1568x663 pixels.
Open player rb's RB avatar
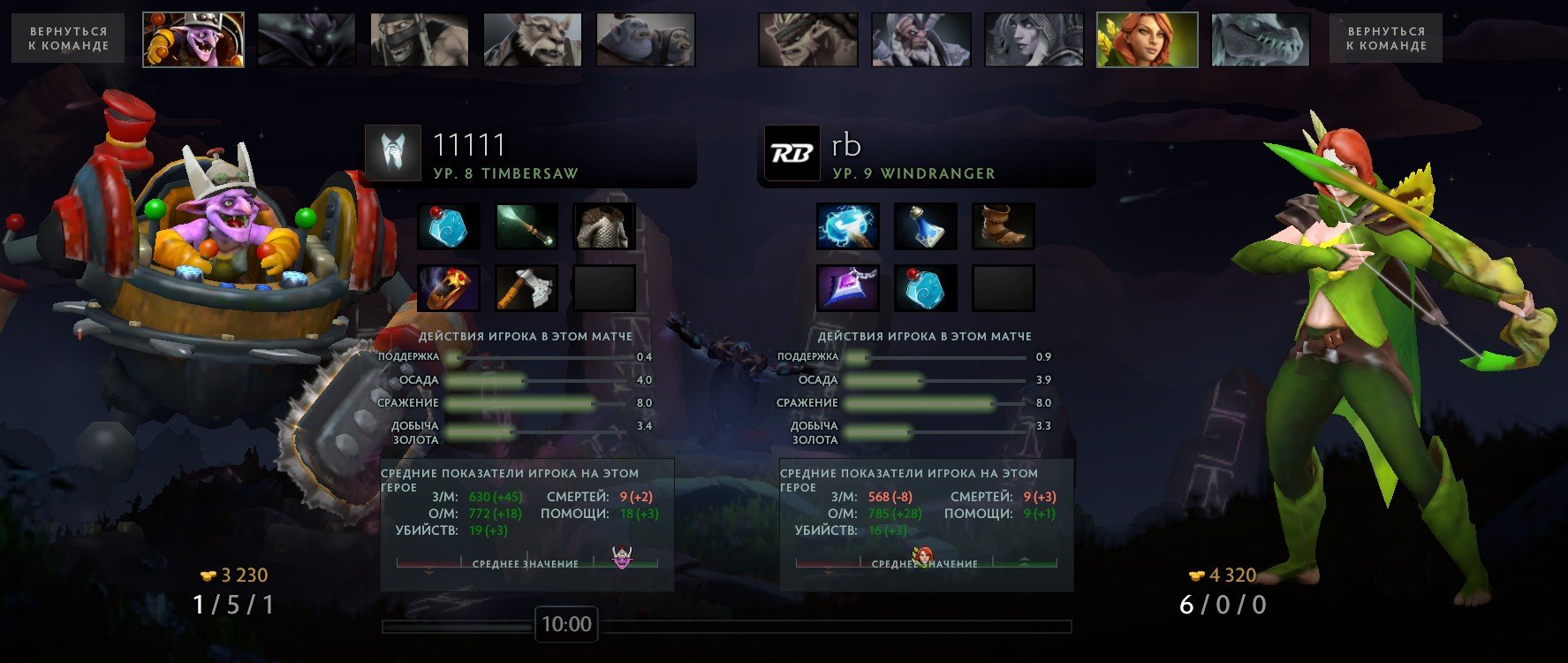(792, 153)
